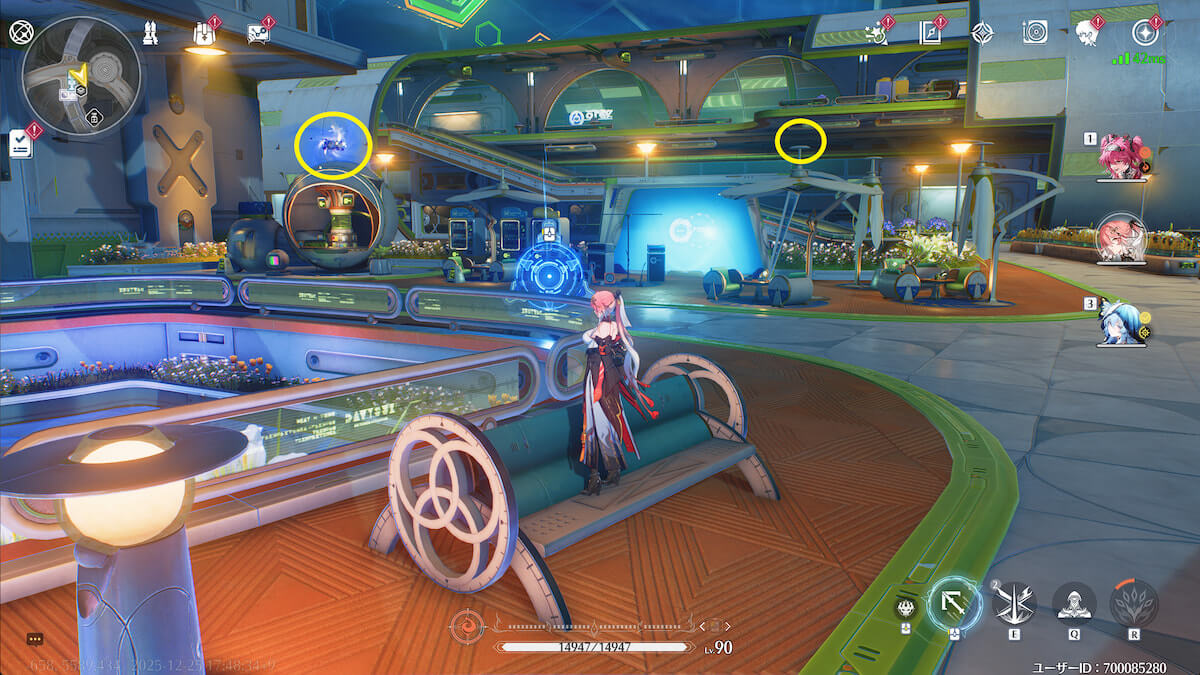Screen dimensions: 1200x675
Task: Open the guidebook compass icon
Action: point(930,33)
